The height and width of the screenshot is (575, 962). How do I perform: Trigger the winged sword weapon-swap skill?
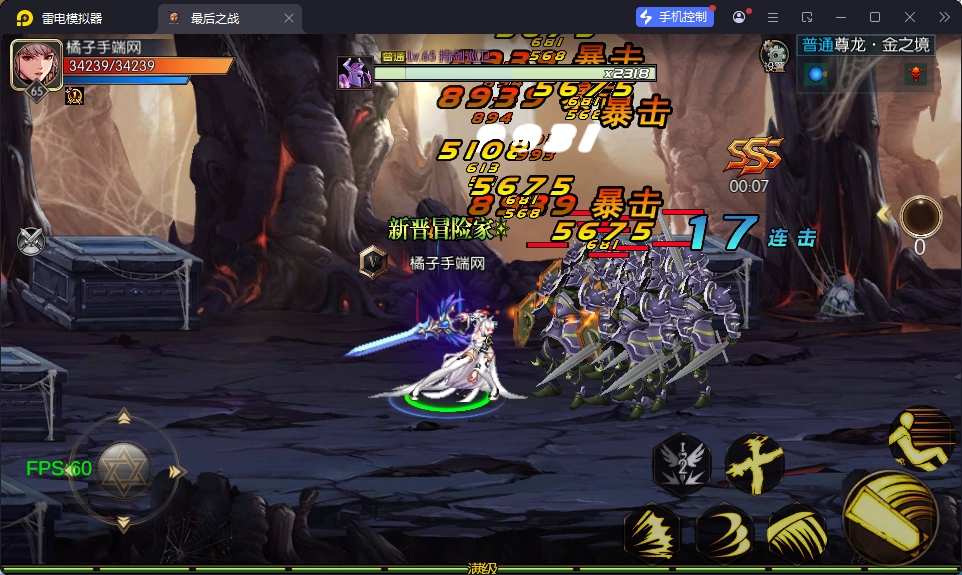tap(681, 463)
